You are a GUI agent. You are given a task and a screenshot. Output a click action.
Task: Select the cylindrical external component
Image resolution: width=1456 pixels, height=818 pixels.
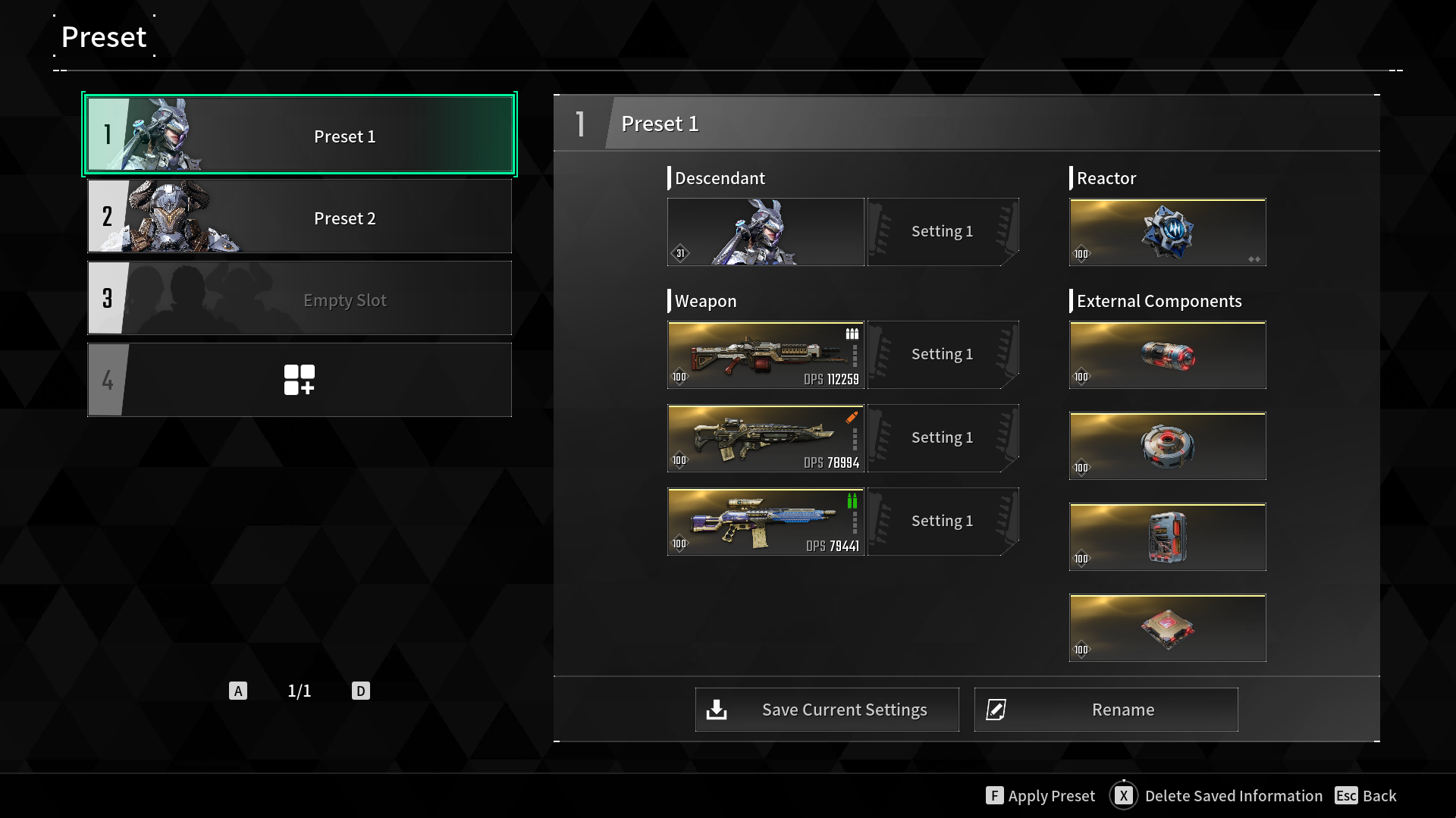pyautogui.click(x=1167, y=355)
